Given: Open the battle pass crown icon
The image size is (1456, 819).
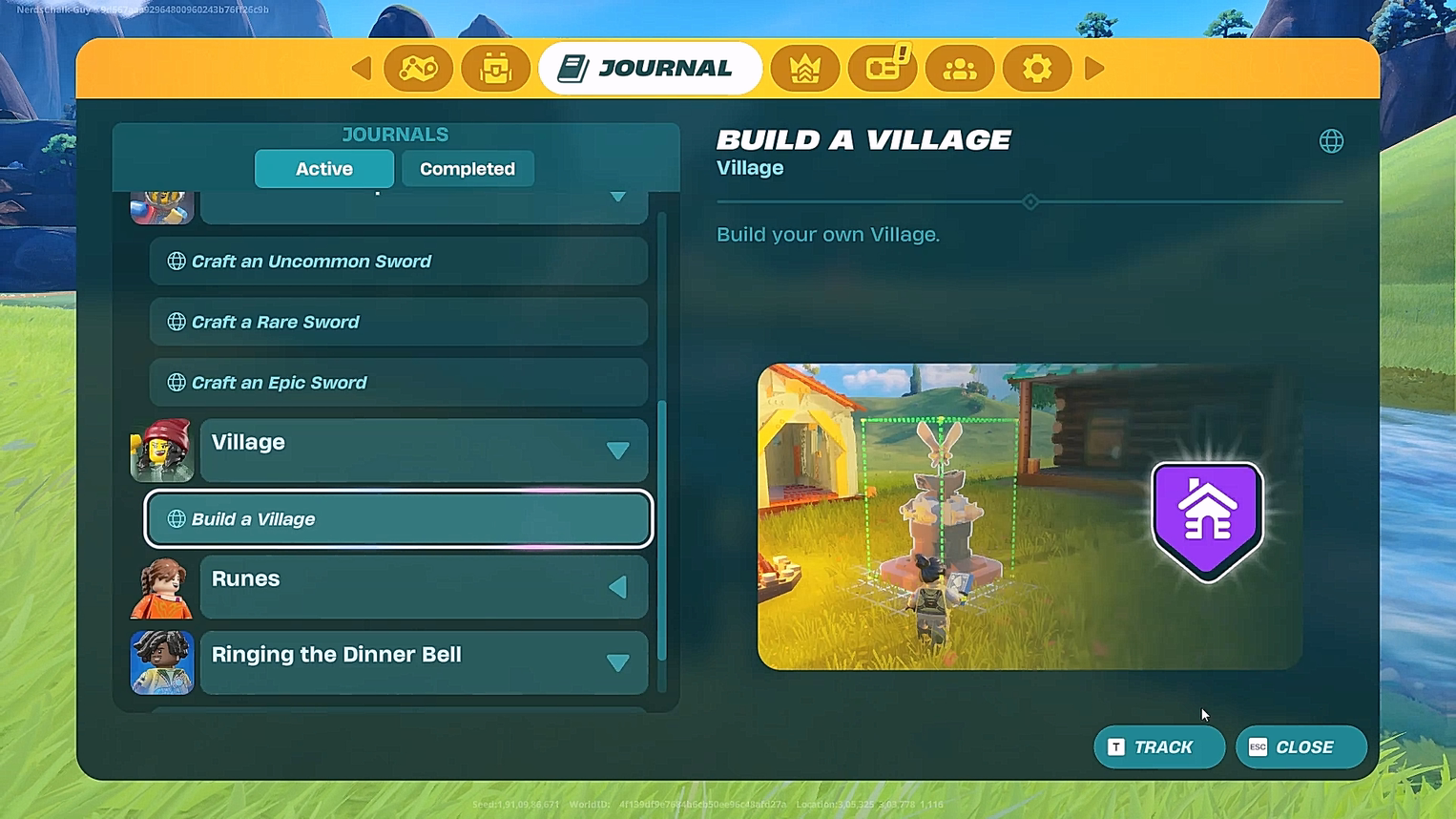Looking at the screenshot, I should pyautogui.click(x=805, y=68).
